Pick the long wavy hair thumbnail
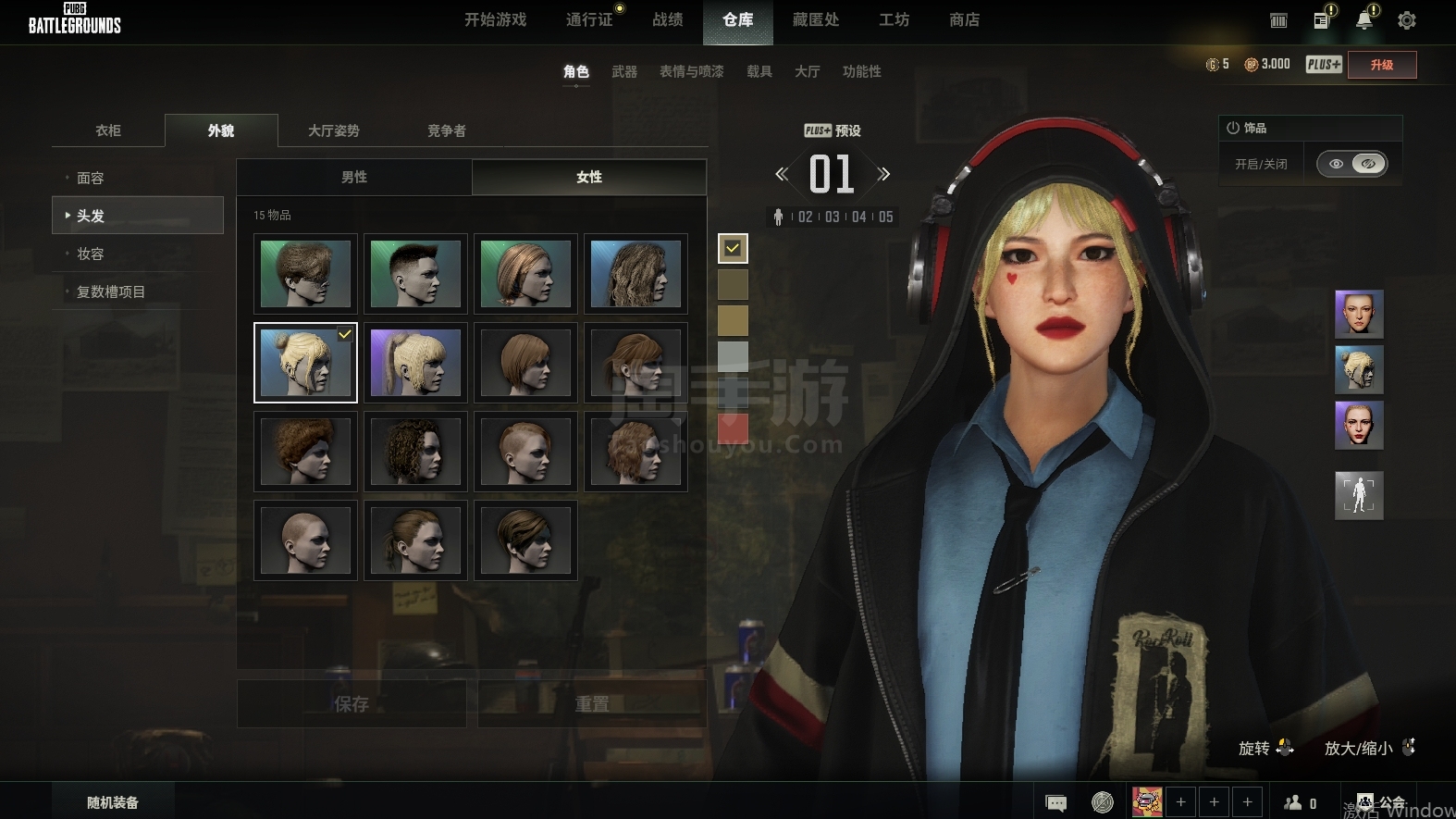 (635, 274)
